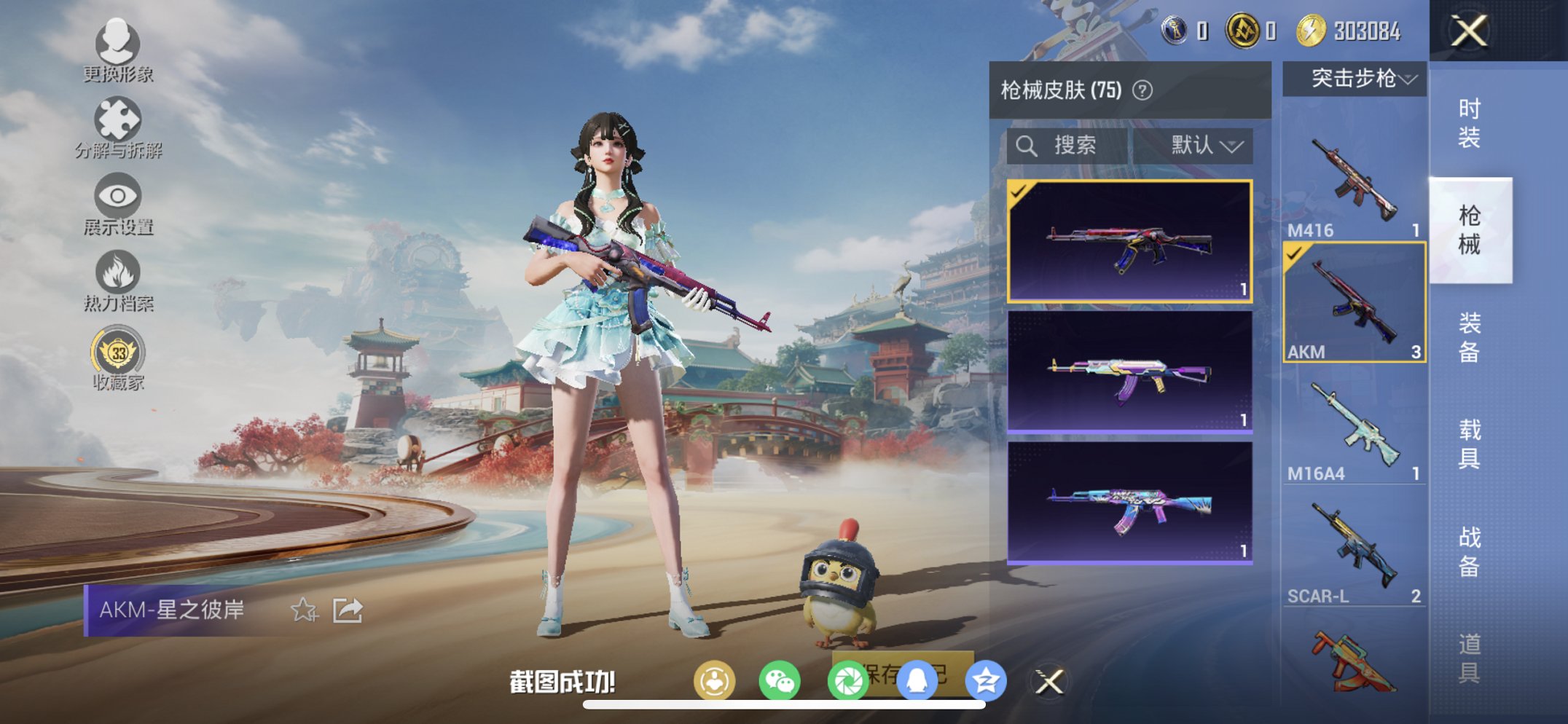Viewport: 1568px width, 724px height.
Task: View the 热力档案 heat profile
Action: point(119,275)
